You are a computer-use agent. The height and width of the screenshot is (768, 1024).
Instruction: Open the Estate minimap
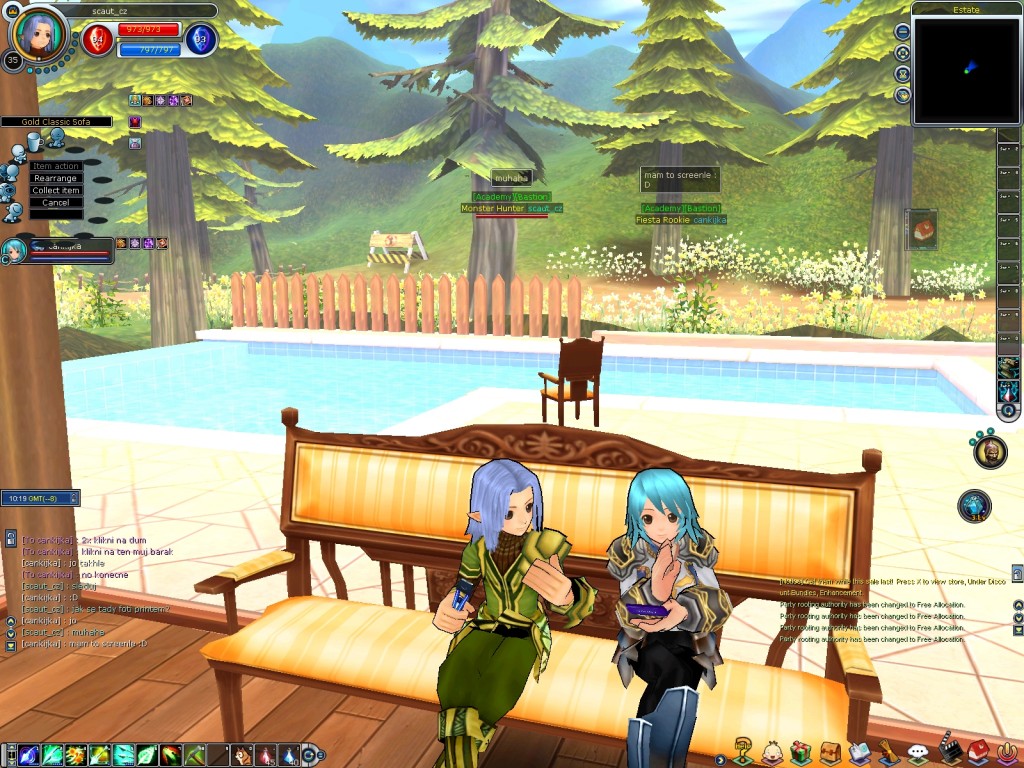(x=966, y=70)
